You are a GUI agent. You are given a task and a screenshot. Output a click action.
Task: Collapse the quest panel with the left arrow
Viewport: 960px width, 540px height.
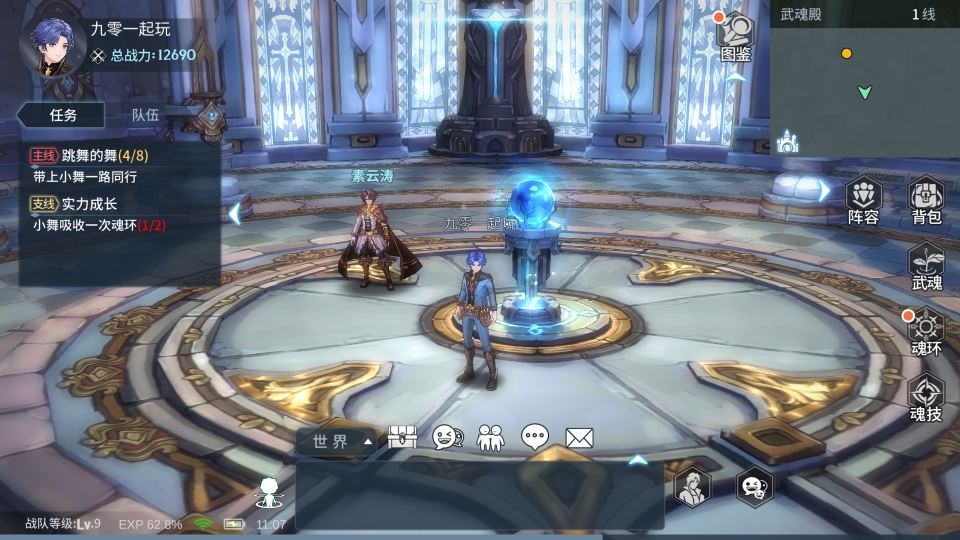[234, 212]
